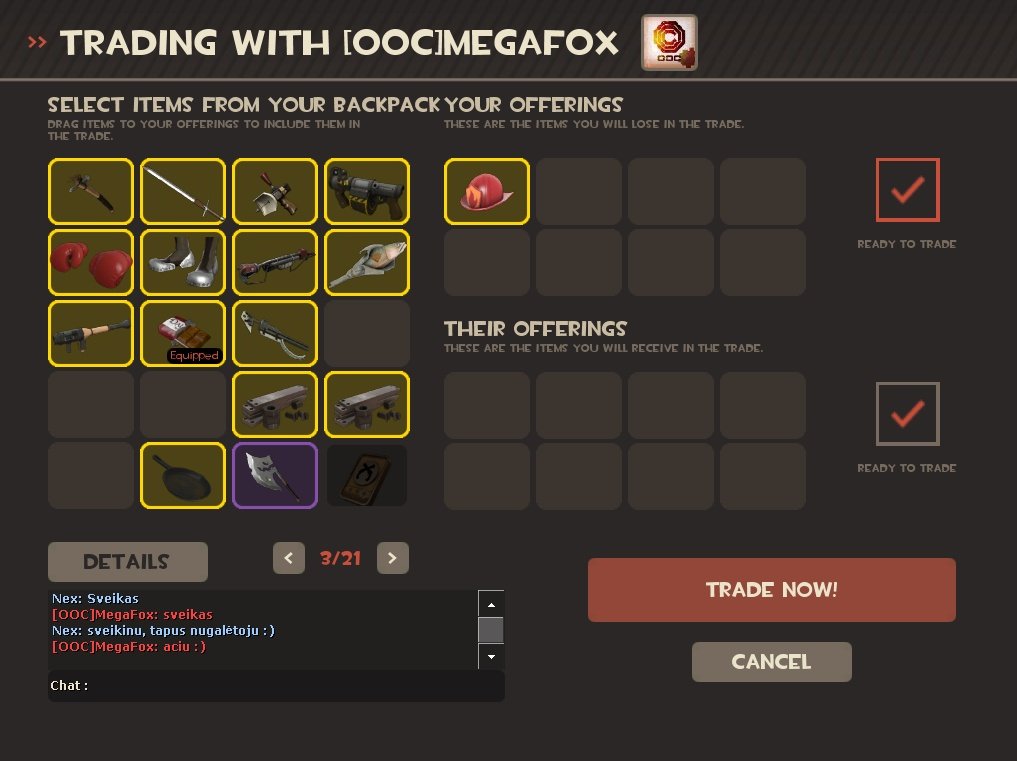Pick the metal boots item
This screenshot has height=761, width=1017.
(183, 263)
